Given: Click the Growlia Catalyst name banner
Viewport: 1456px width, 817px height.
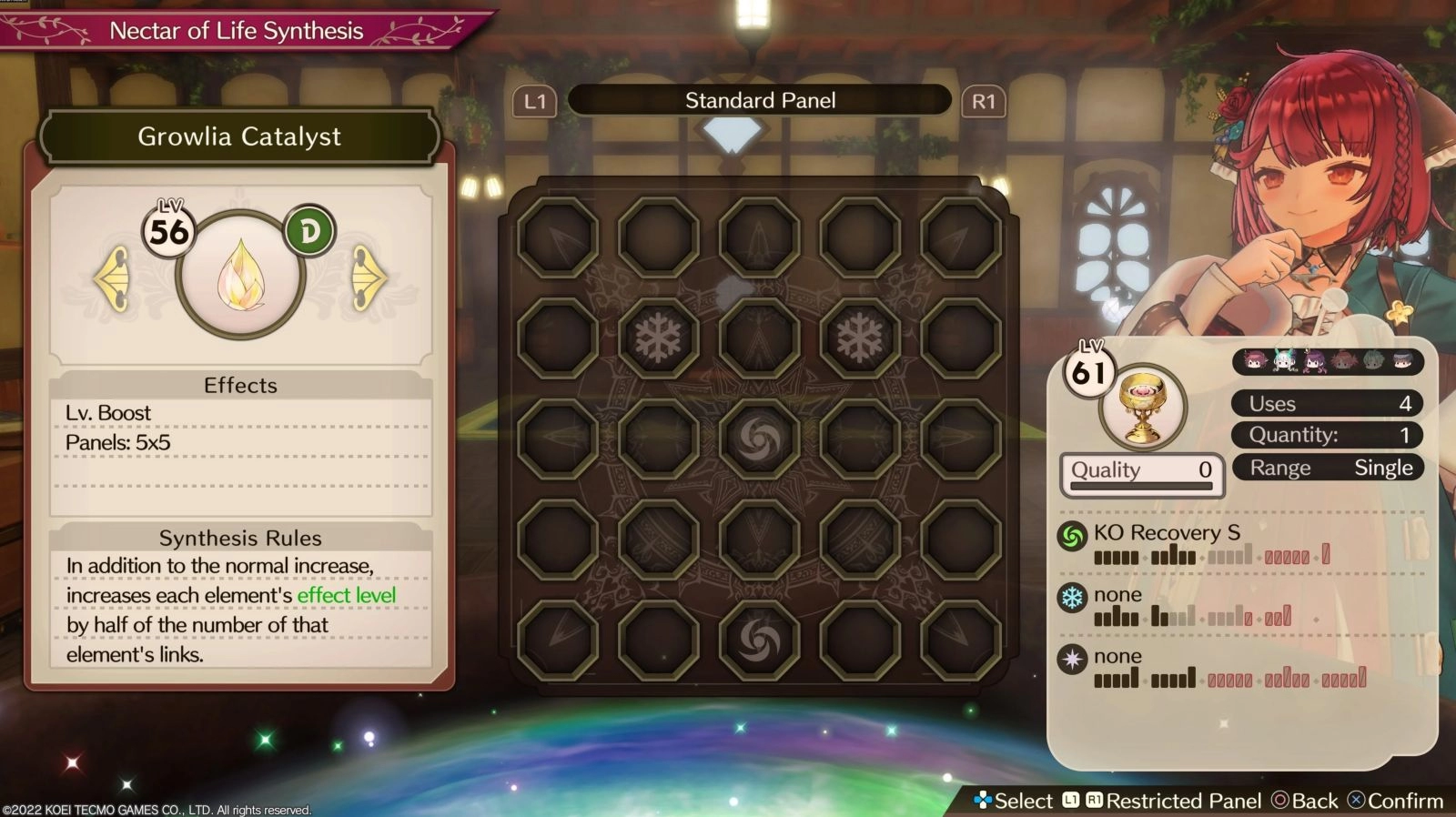Looking at the screenshot, I should pos(240,137).
